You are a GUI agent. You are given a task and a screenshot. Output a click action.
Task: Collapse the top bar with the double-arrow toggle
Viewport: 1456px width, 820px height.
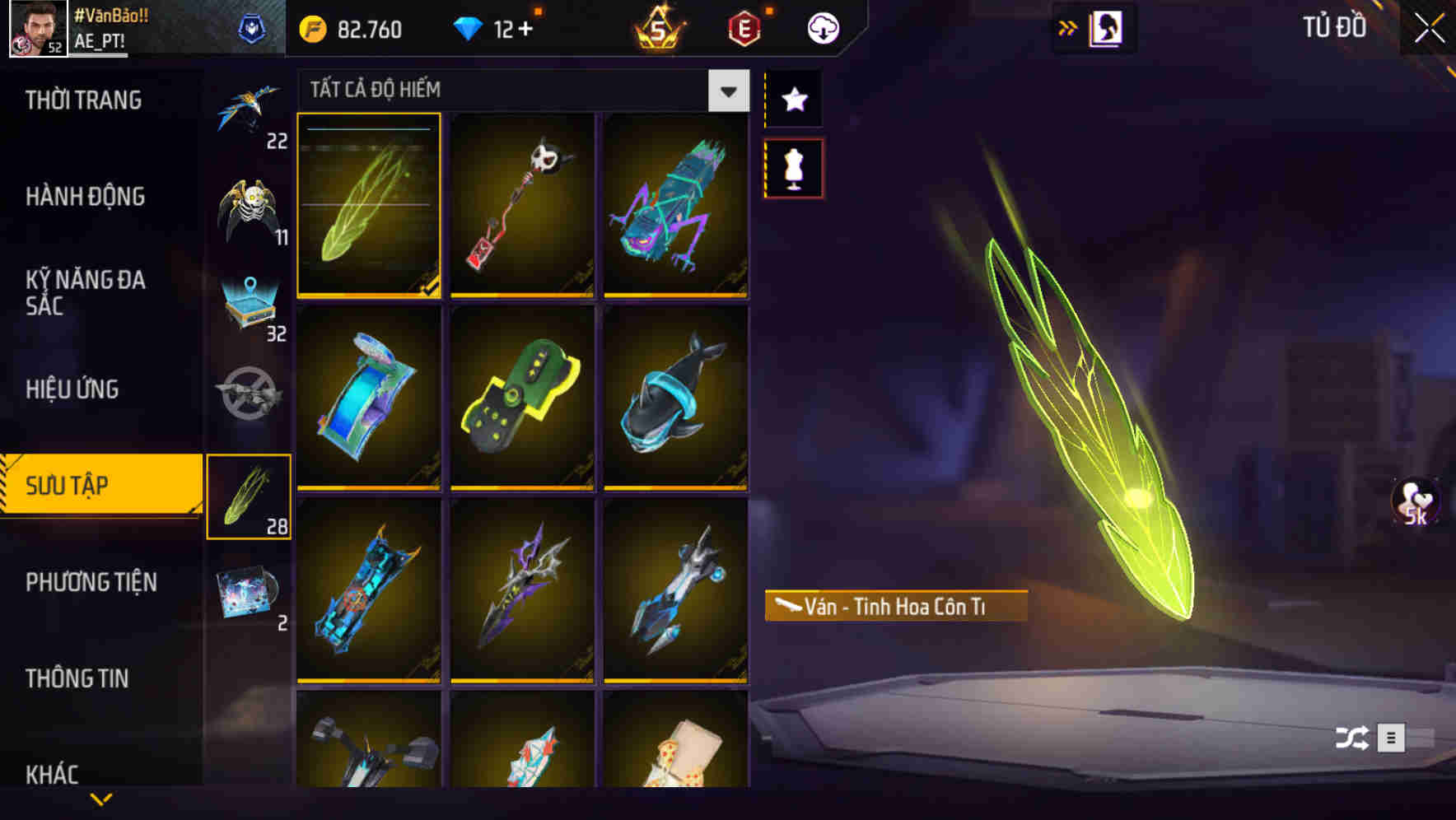click(x=1067, y=26)
